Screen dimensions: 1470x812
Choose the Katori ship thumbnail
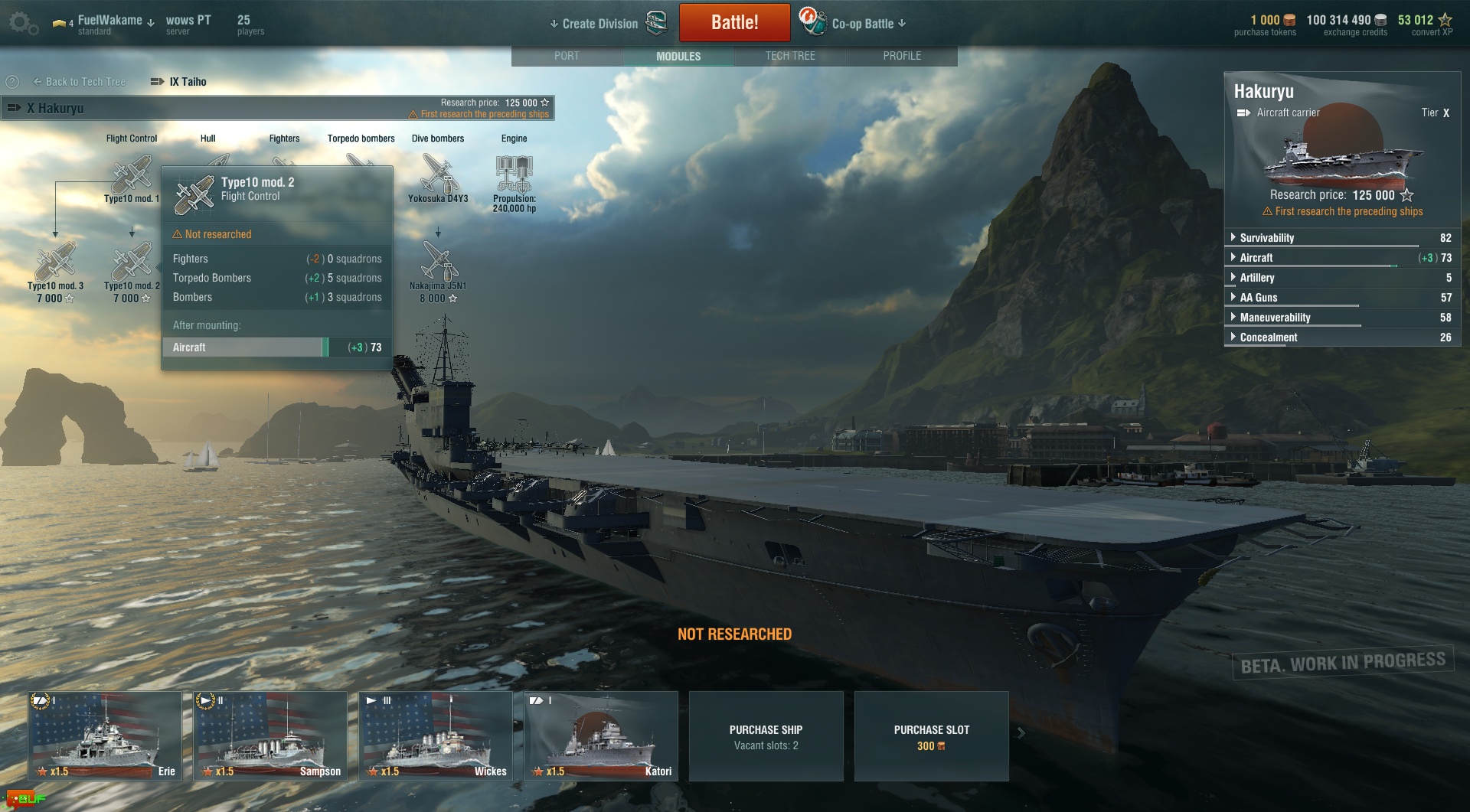pos(601,735)
